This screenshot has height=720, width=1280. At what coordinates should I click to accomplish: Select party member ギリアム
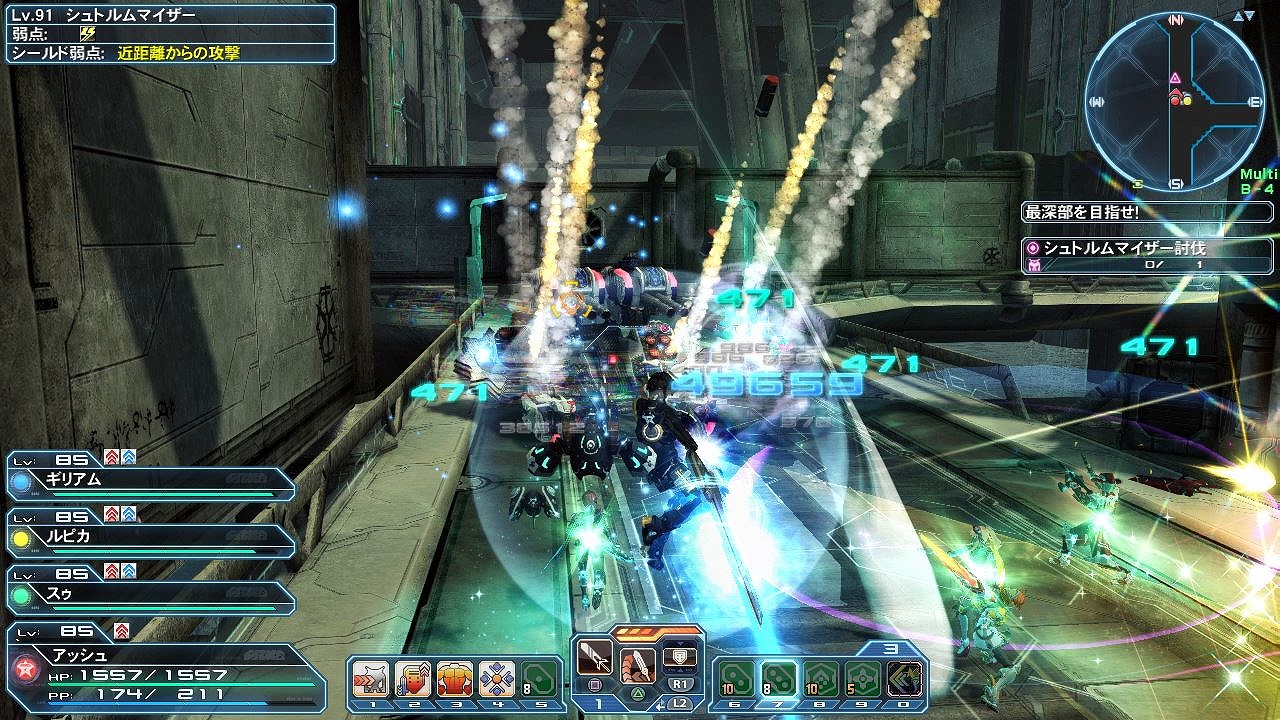(x=152, y=480)
